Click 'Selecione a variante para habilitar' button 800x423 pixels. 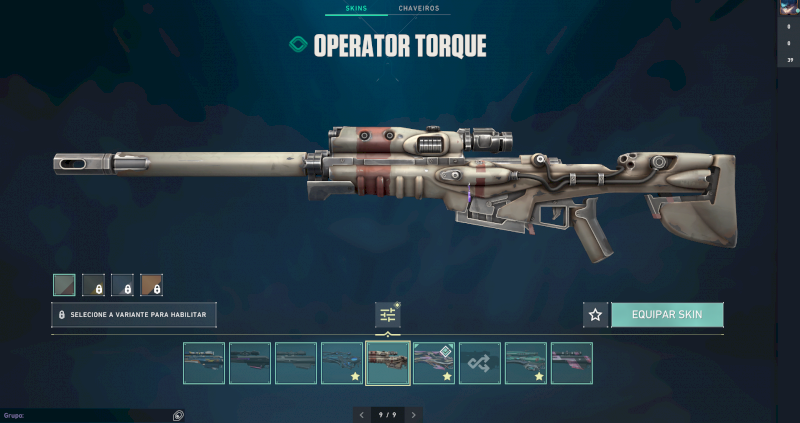pyautogui.click(x=134, y=315)
